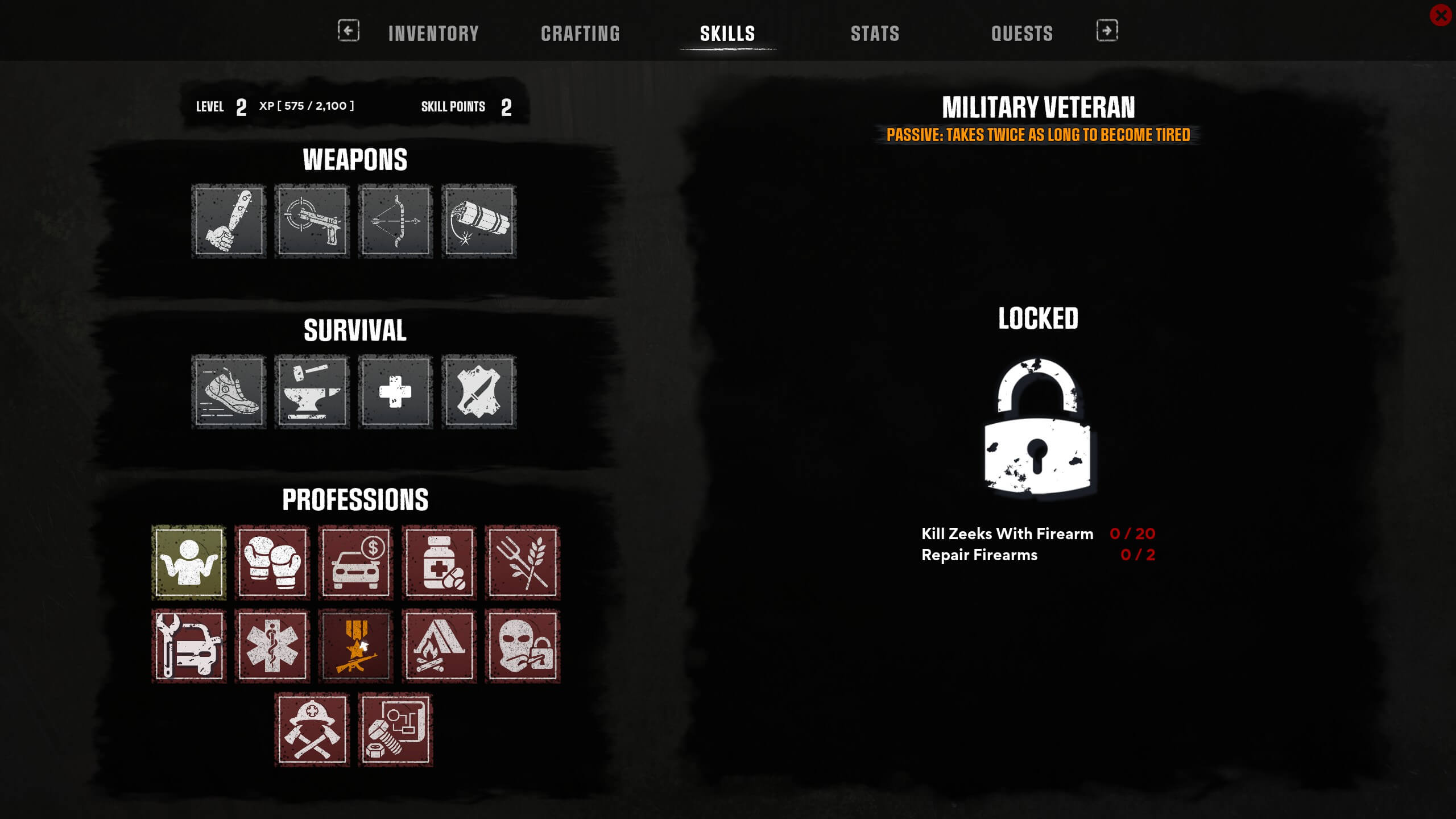
Task: Switch to the Inventory tab
Action: click(x=432, y=33)
